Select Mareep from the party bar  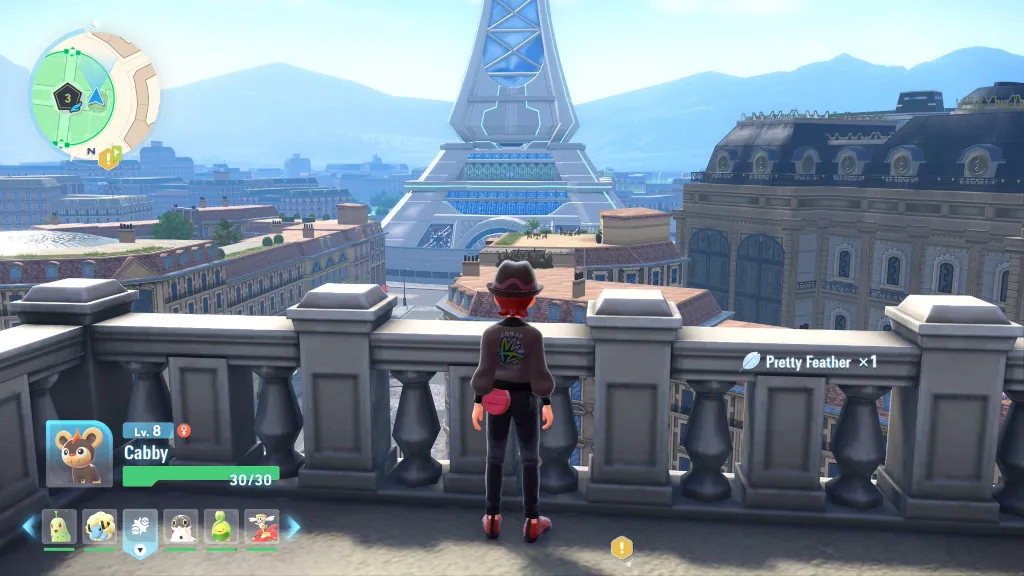tap(99, 526)
